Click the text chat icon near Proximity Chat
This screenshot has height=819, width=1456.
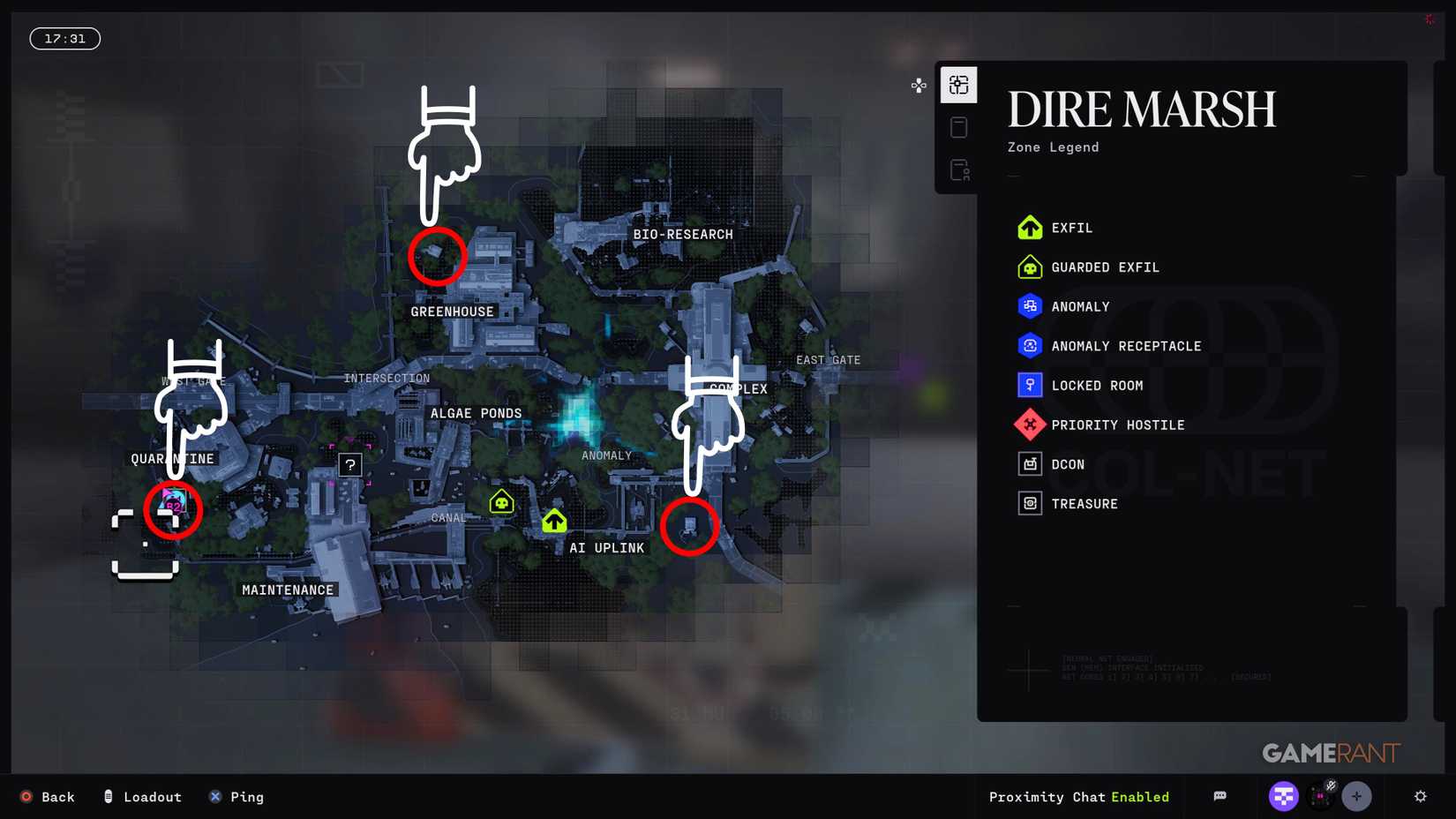coord(1220,796)
